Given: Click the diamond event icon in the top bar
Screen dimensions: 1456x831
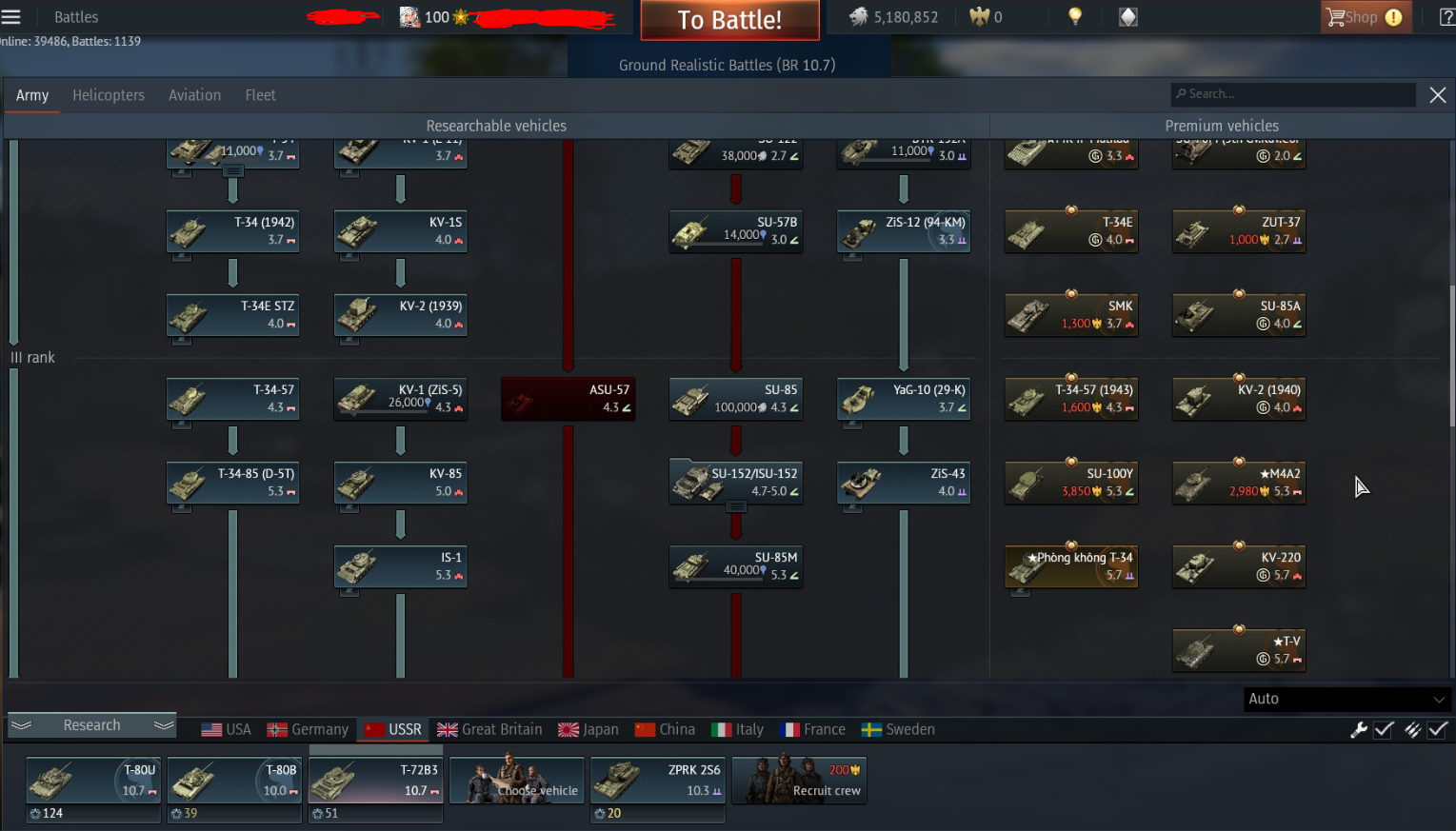Looking at the screenshot, I should [x=1127, y=16].
